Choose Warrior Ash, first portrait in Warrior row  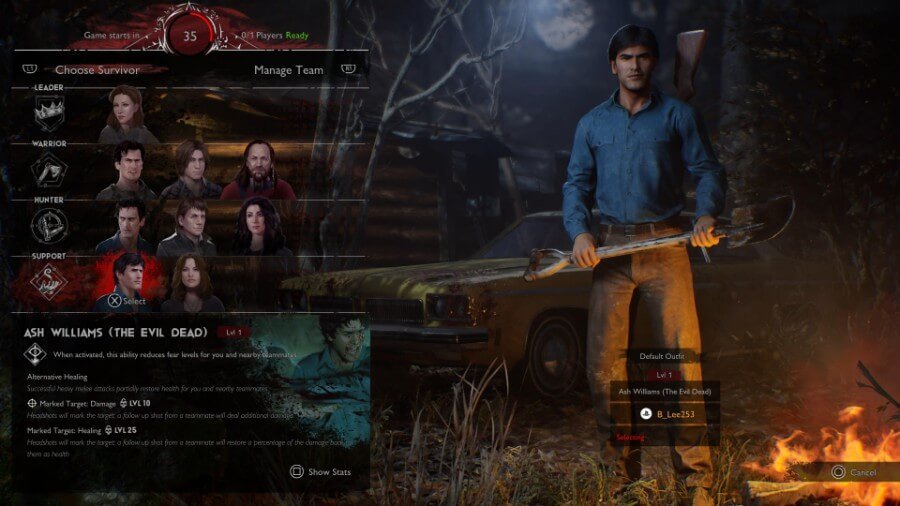coord(126,170)
